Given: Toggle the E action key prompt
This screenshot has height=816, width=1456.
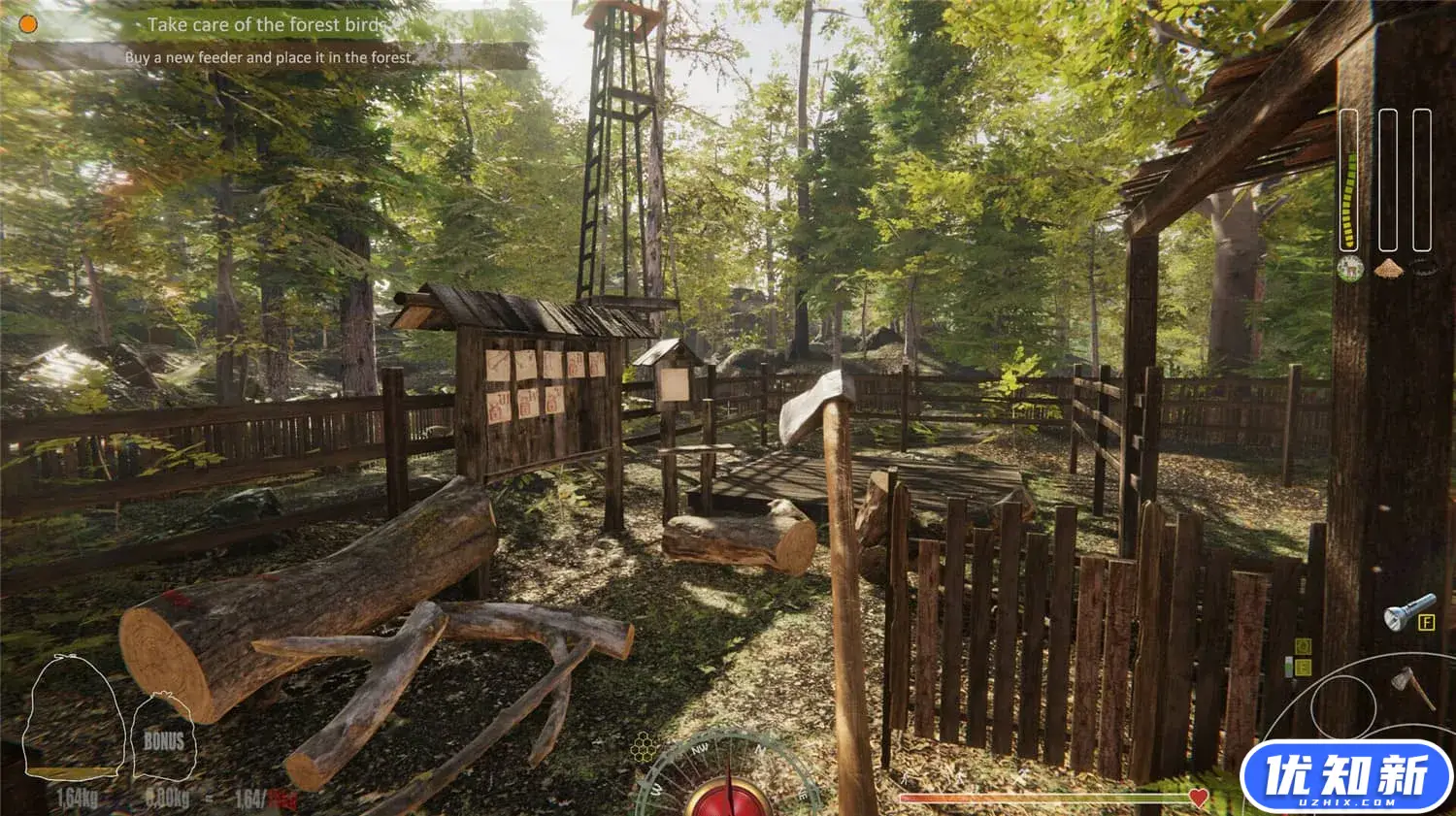Looking at the screenshot, I should (x=1303, y=667).
